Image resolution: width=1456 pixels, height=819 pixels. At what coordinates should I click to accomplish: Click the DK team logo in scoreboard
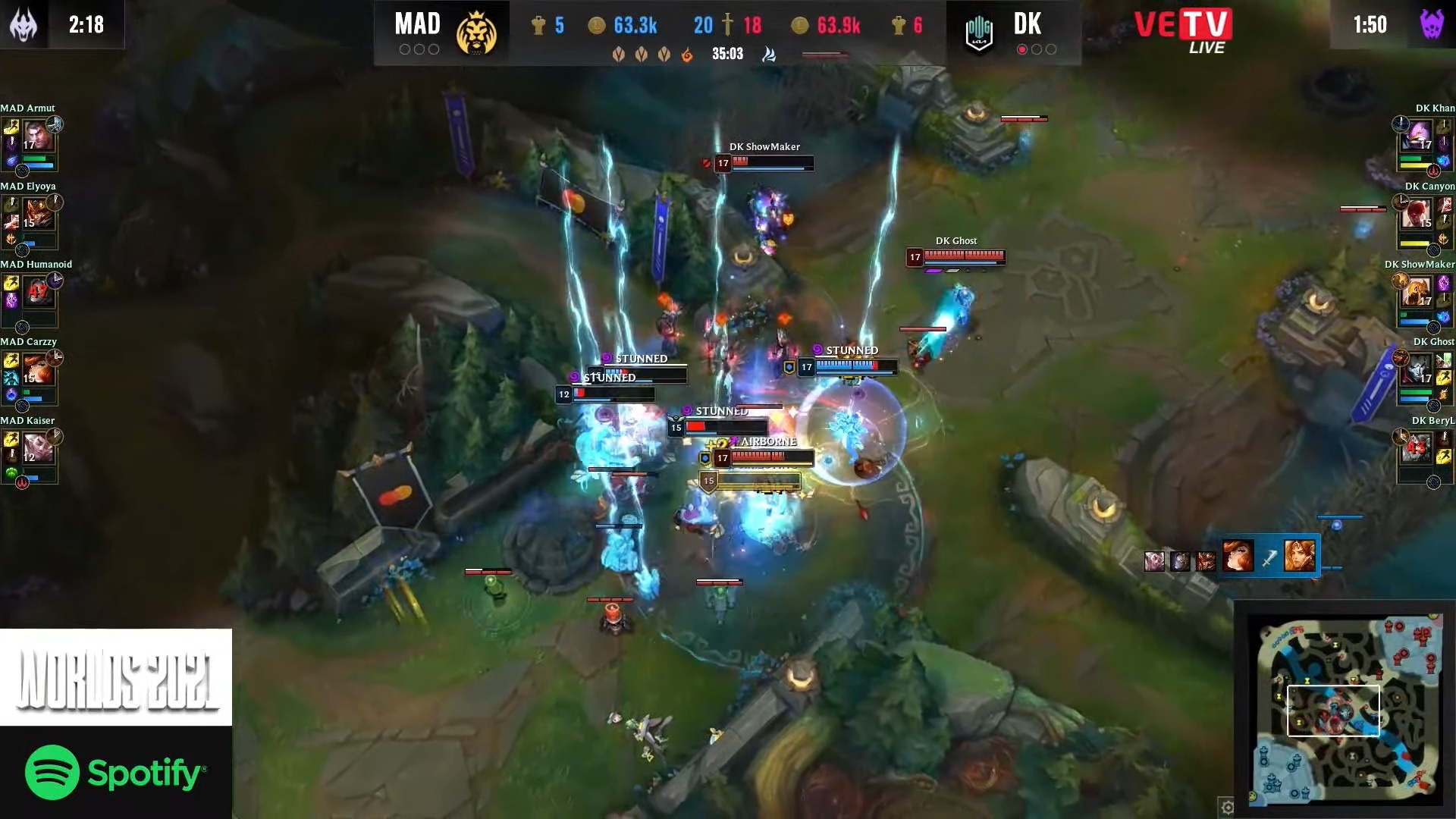978,33
